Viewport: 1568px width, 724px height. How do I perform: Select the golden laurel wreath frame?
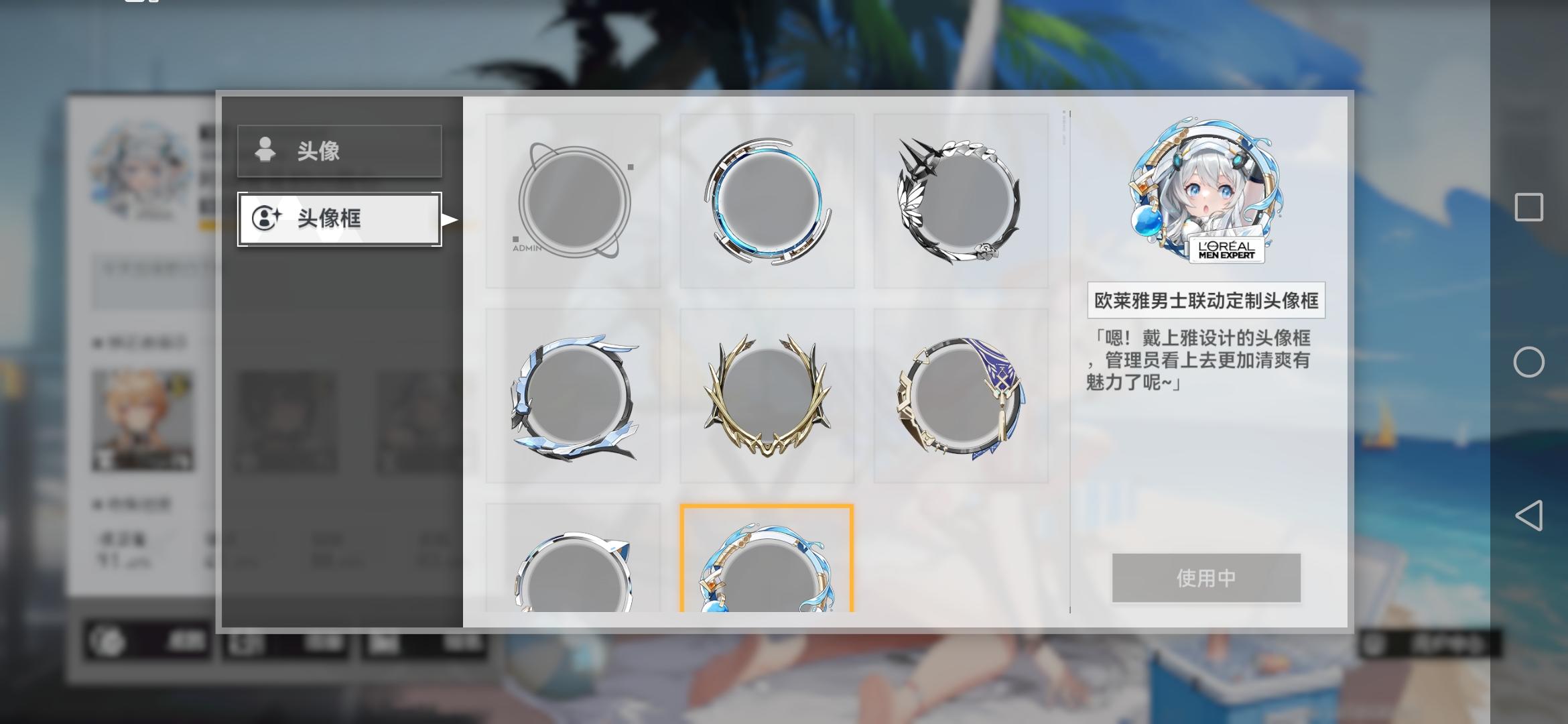767,396
